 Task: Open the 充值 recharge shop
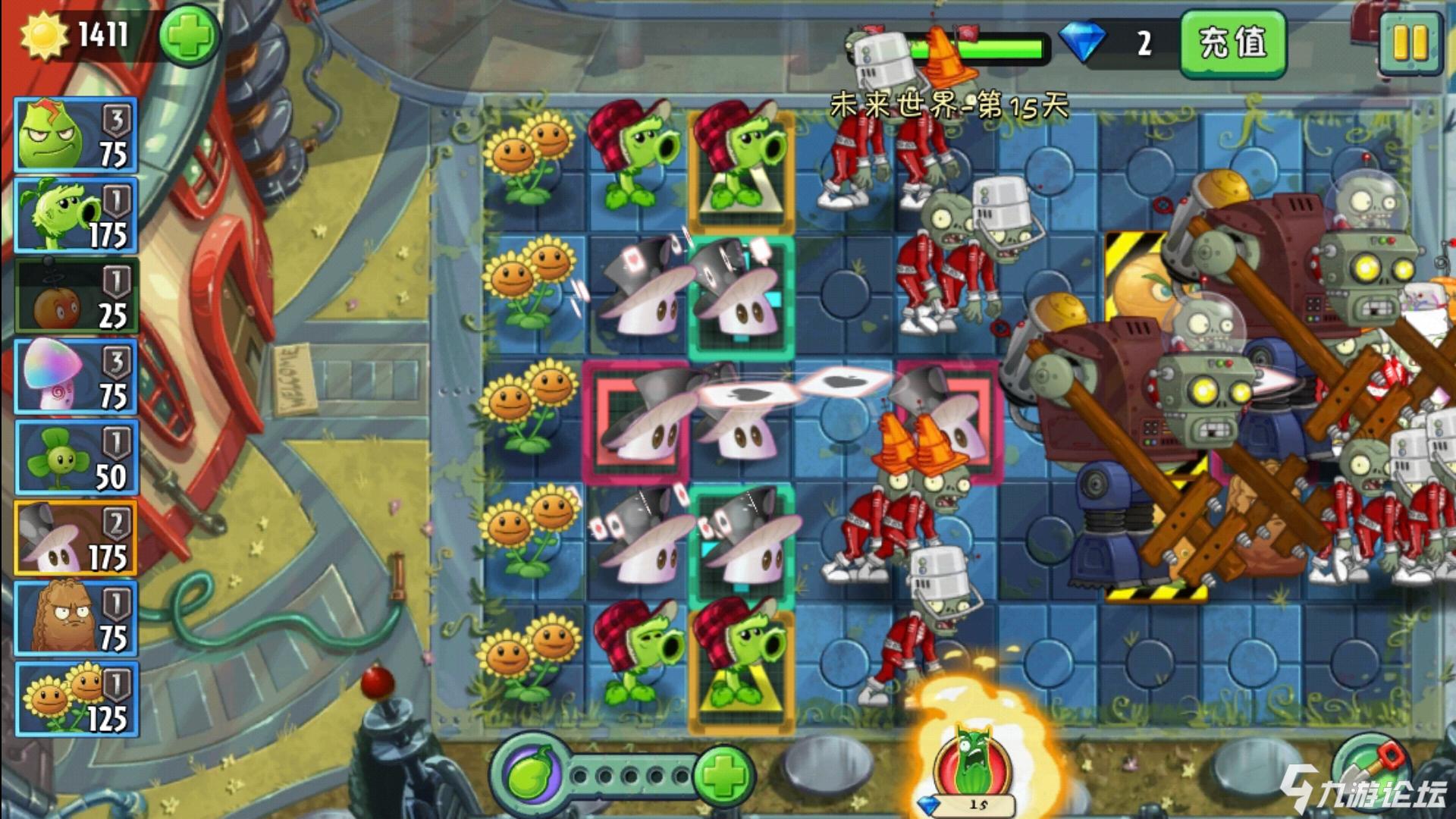[1232, 43]
